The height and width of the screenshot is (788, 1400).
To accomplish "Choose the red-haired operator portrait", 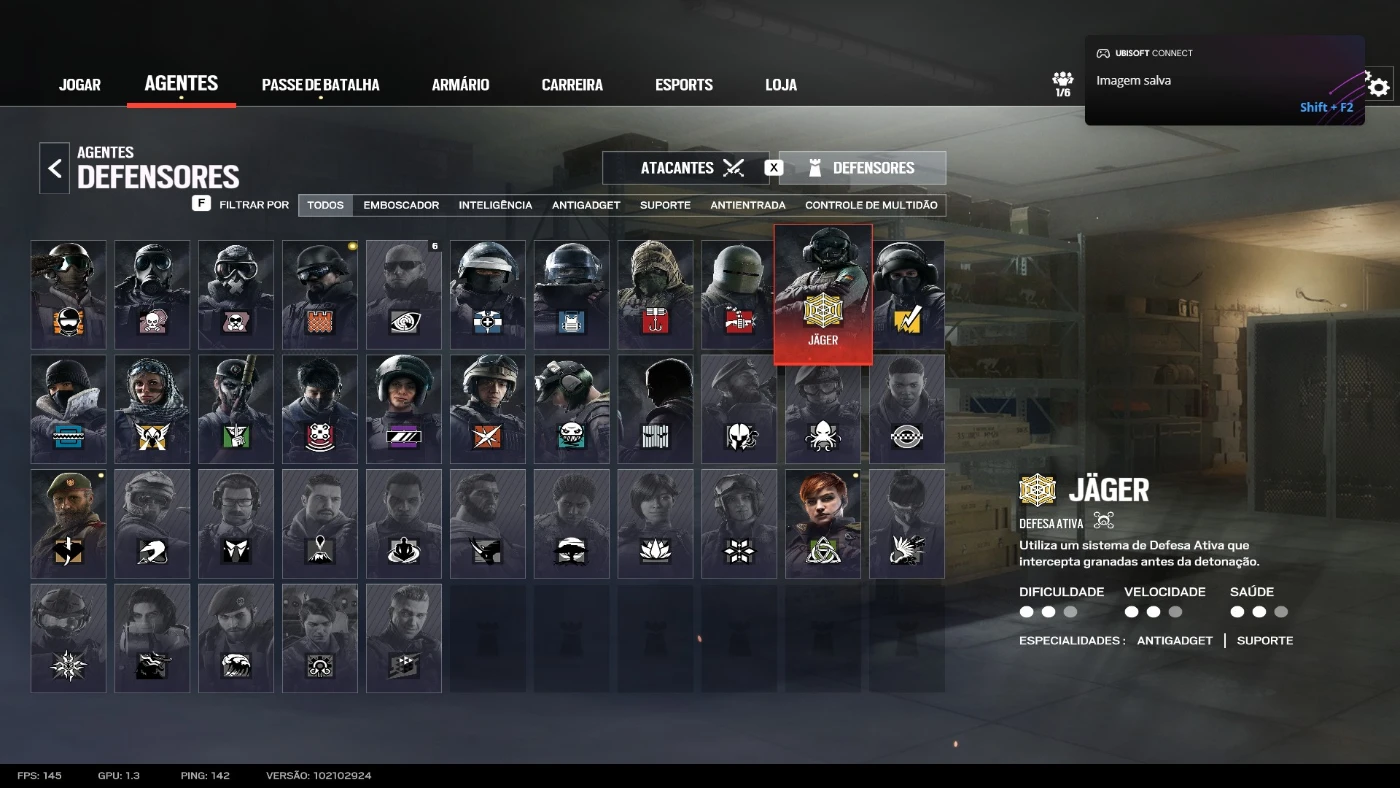I will click(x=823, y=523).
